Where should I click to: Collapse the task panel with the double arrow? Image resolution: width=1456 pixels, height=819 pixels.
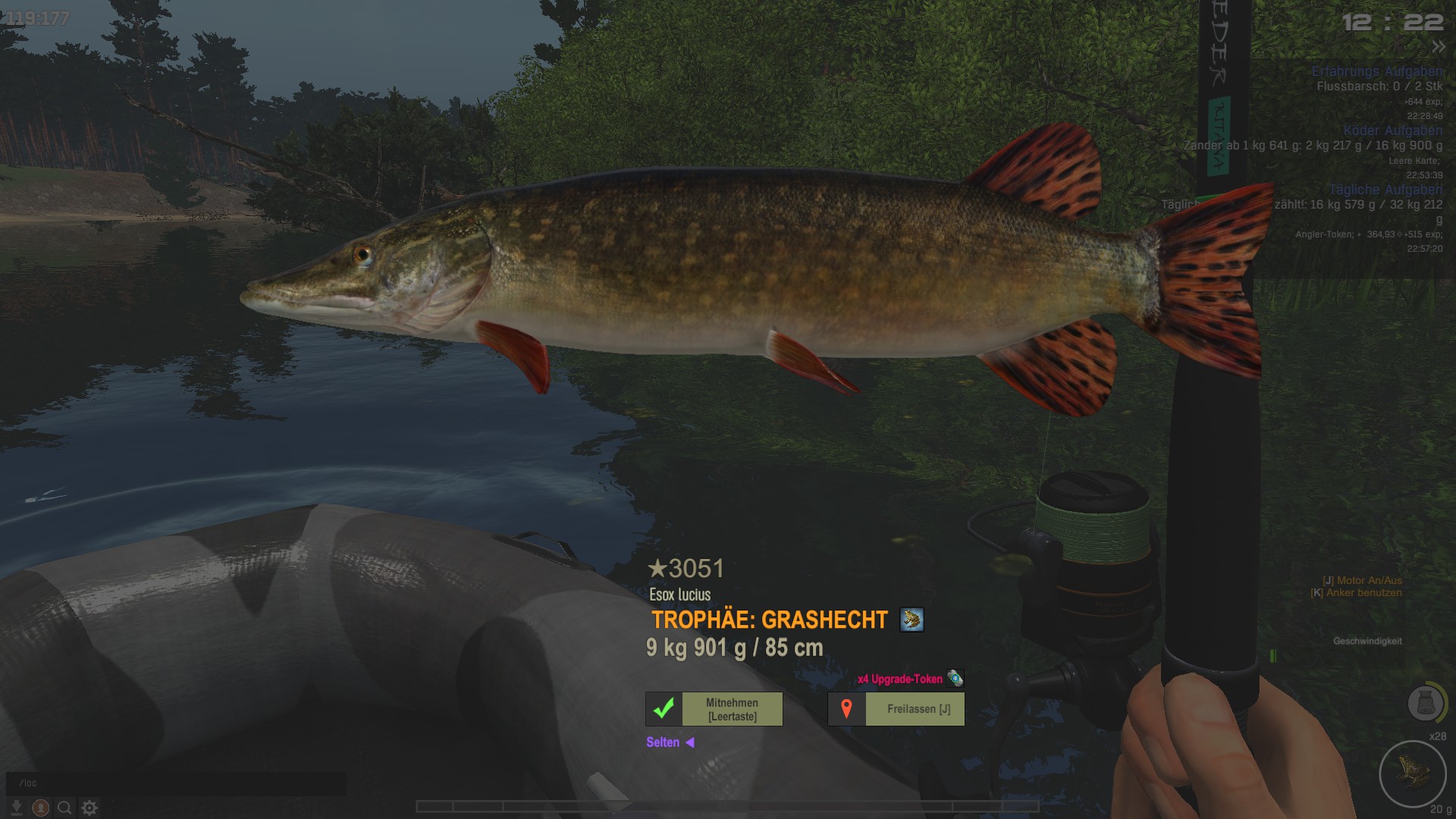pyautogui.click(x=1439, y=47)
